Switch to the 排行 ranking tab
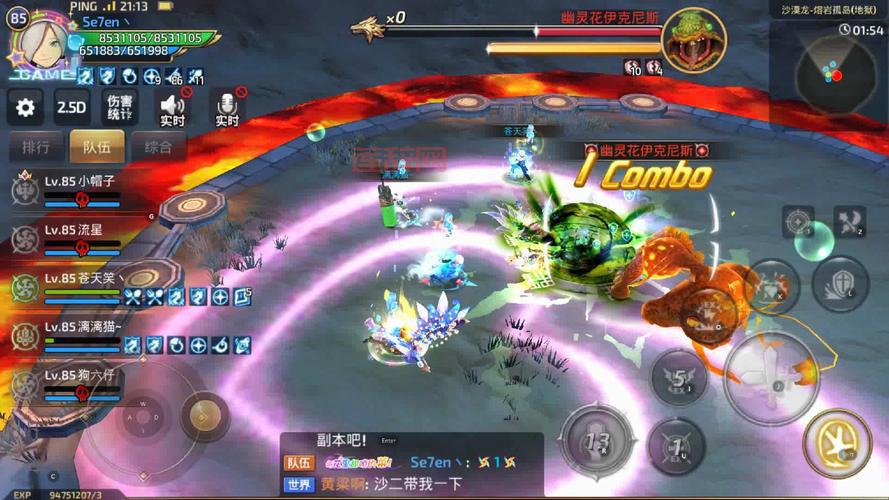The height and width of the screenshot is (500, 889). (35, 147)
